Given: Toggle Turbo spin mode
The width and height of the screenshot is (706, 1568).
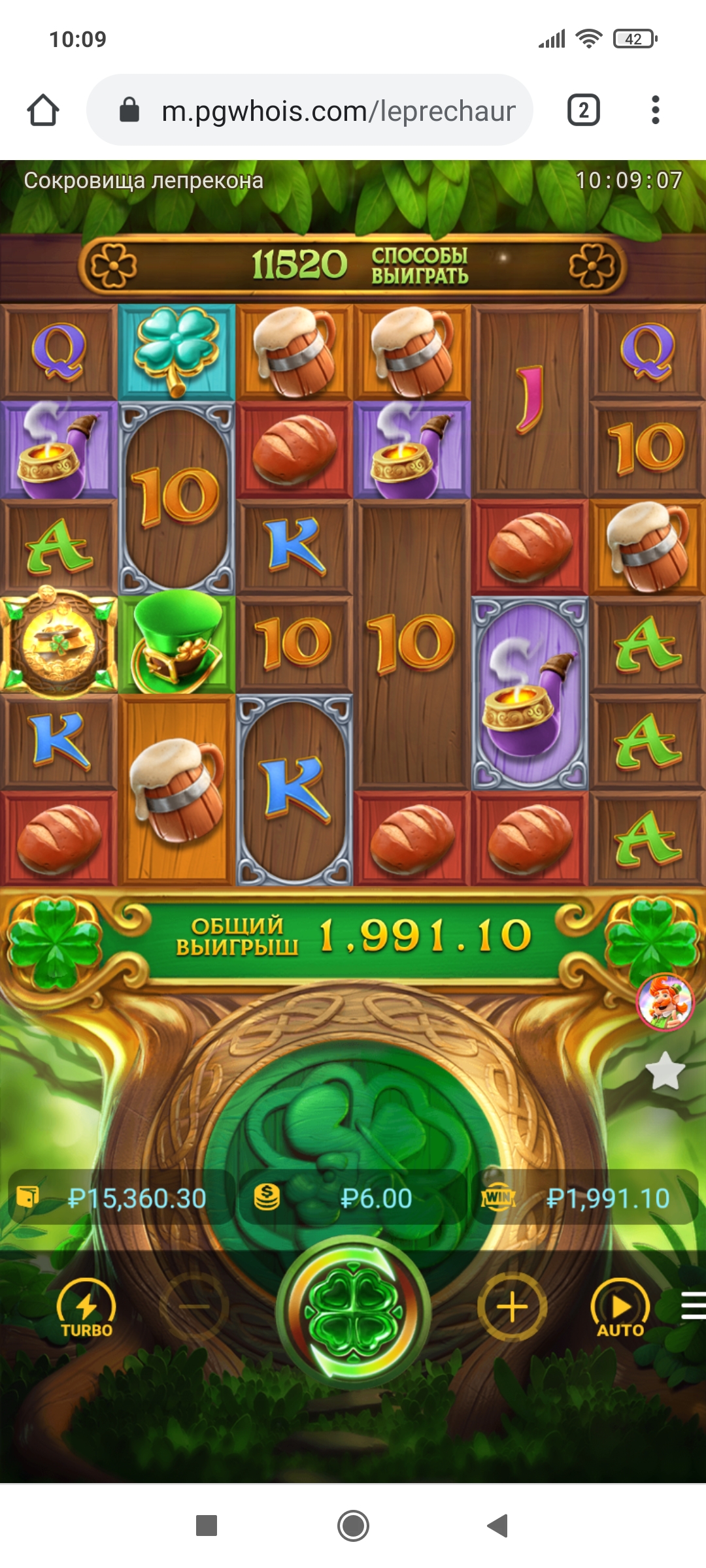Looking at the screenshot, I should pyautogui.click(x=86, y=1309).
